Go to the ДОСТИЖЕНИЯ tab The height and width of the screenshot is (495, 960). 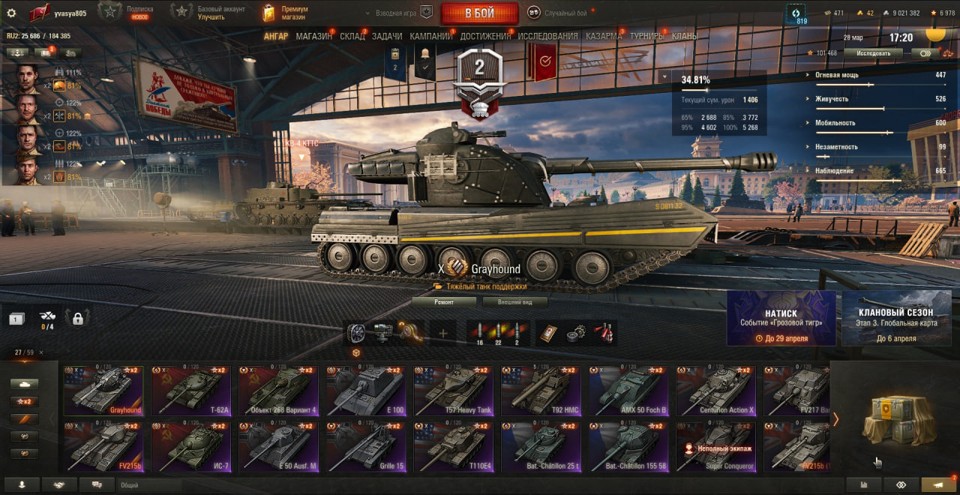[x=484, y=37]
